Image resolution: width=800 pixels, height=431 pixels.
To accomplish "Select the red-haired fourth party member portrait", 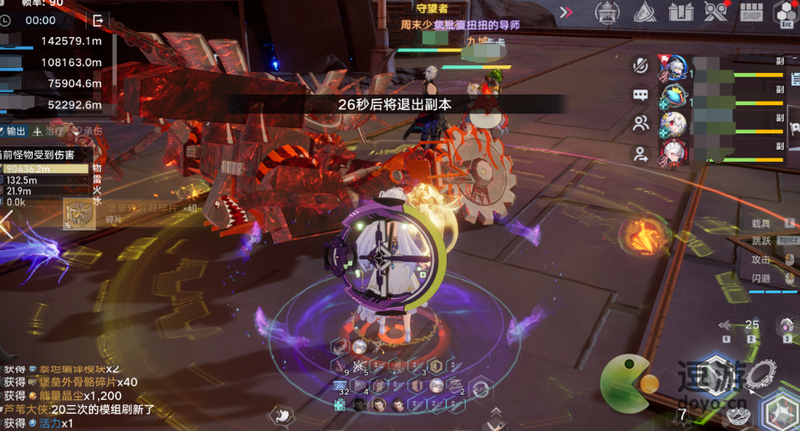I will pyautogui.click(x=673, y=153).
